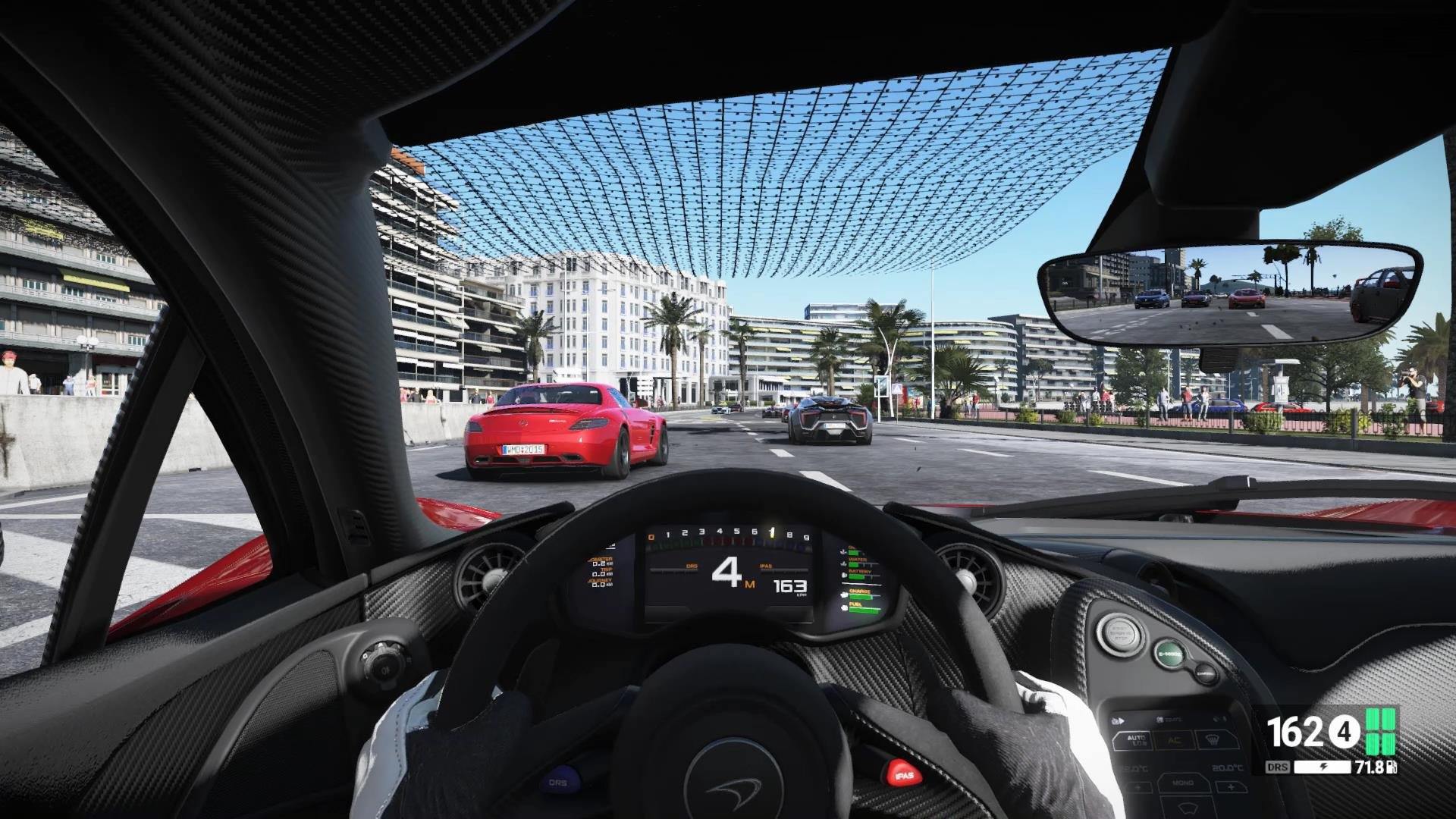
Task: Click the plus temperature stepper on the console
Action: point(1232,787)
